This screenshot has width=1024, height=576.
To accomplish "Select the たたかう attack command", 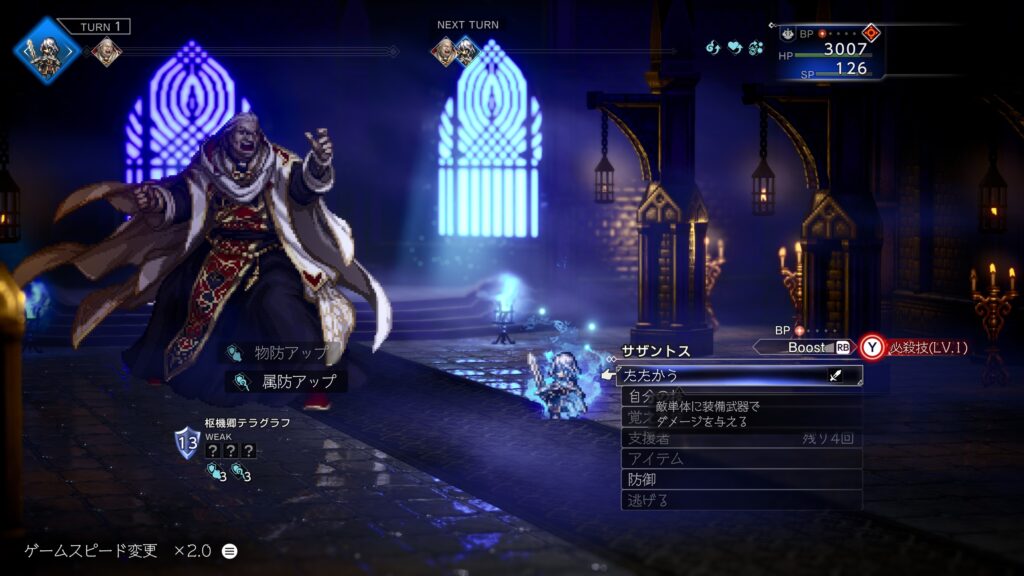I will point(740,376).
